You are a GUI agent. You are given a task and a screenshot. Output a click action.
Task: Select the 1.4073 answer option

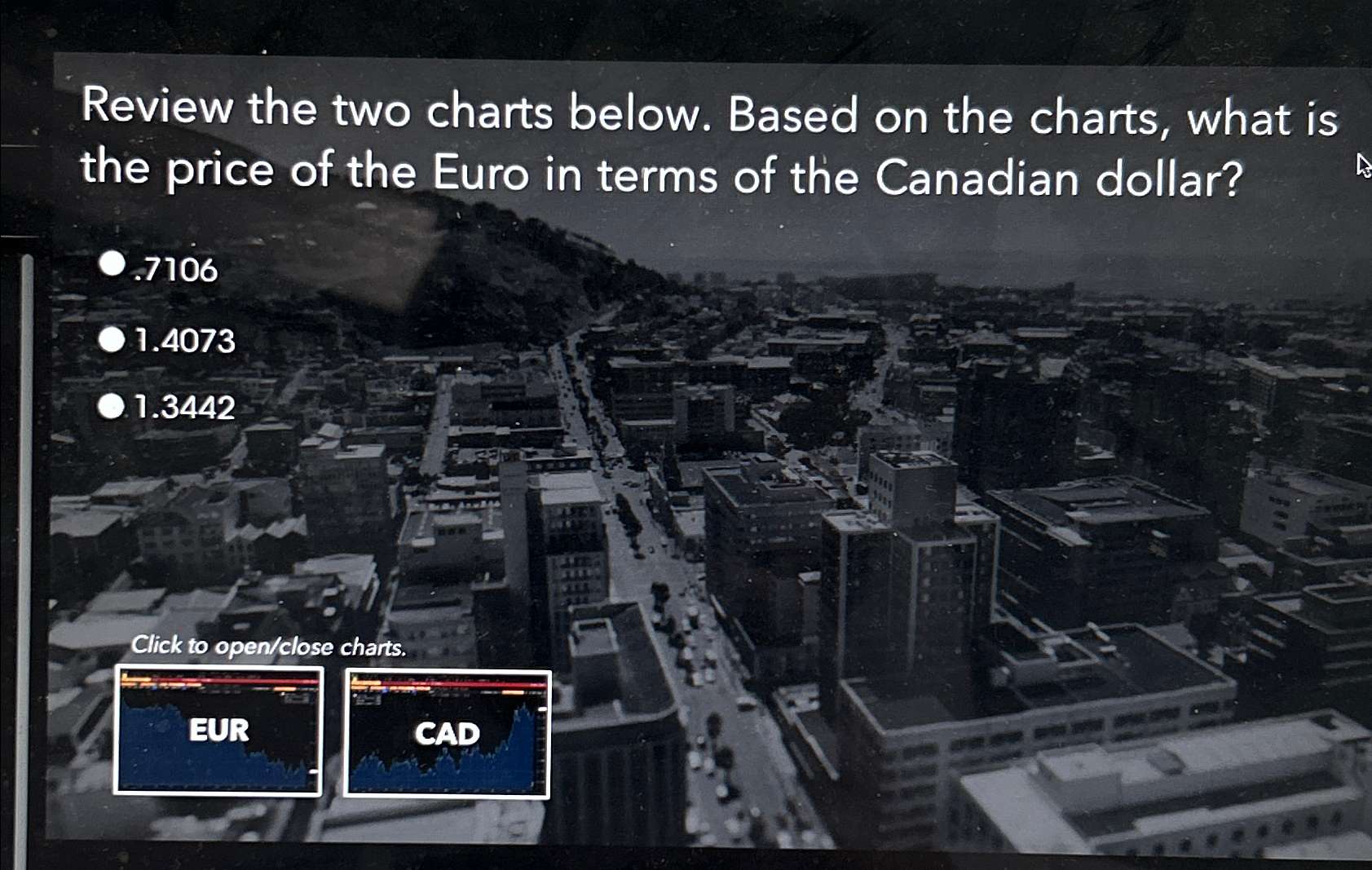pos(181,342)
